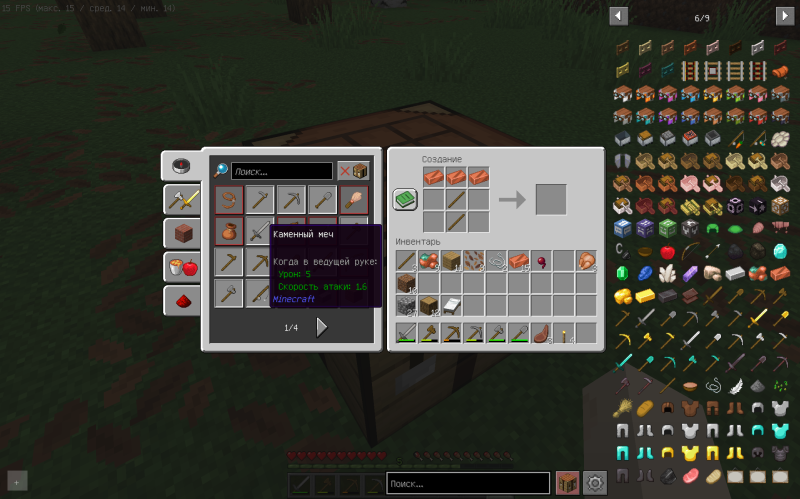The width and height of the screenshot is (800, 499).
Task: Open the tools and weapons recipe tab
Action: (x=181, y=199)
